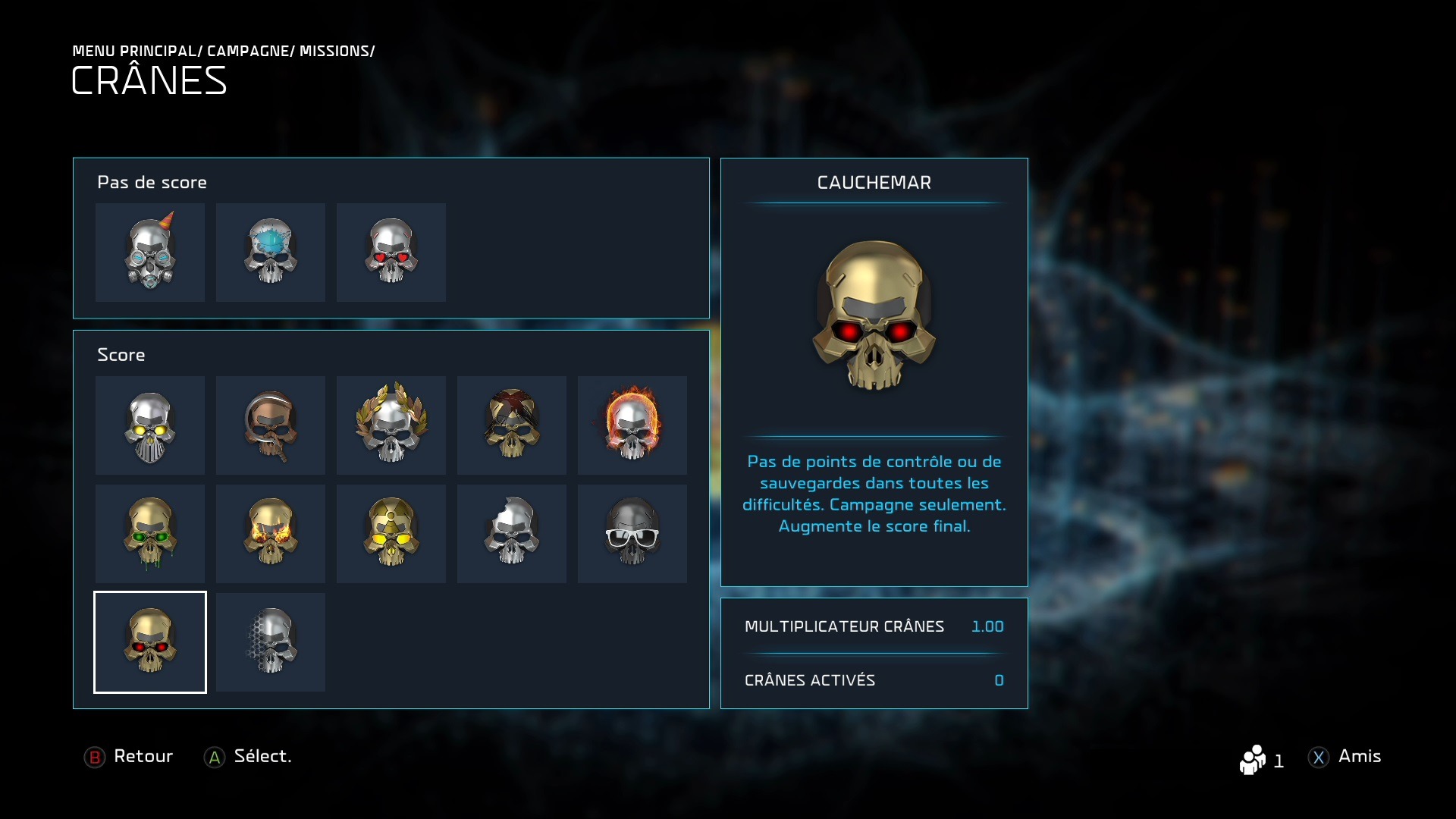The height and width of the screenshot is (819, 1456).
Task: Select the silver skull with yellow eyes
Action: [x=150, y=425]
